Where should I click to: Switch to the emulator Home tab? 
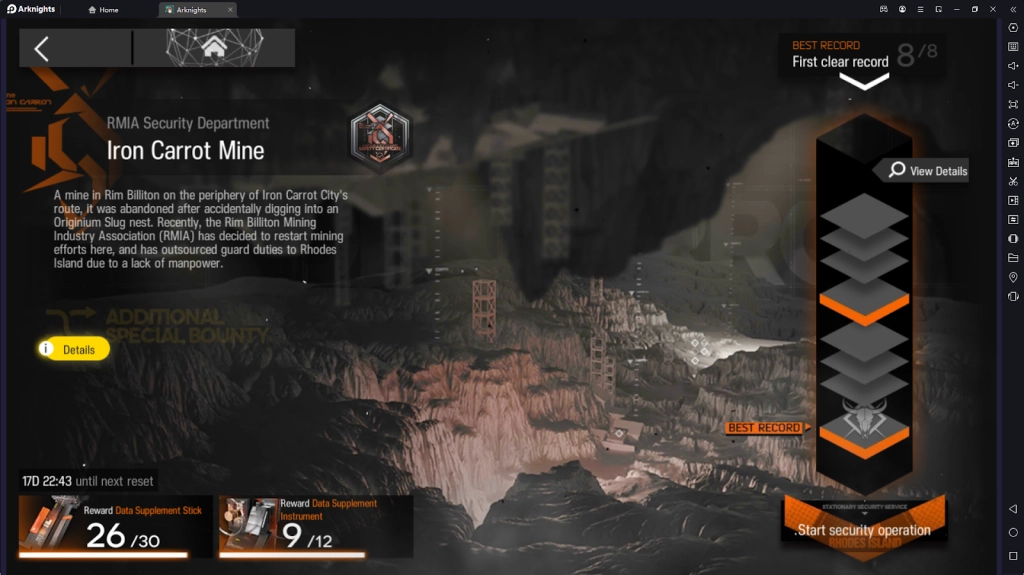click(104, 10)
